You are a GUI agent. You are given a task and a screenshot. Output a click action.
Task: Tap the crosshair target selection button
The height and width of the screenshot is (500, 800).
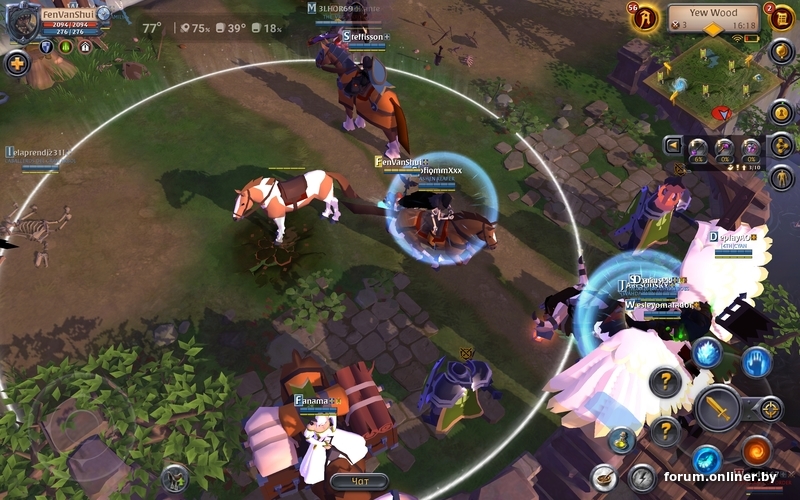point(770,408)
